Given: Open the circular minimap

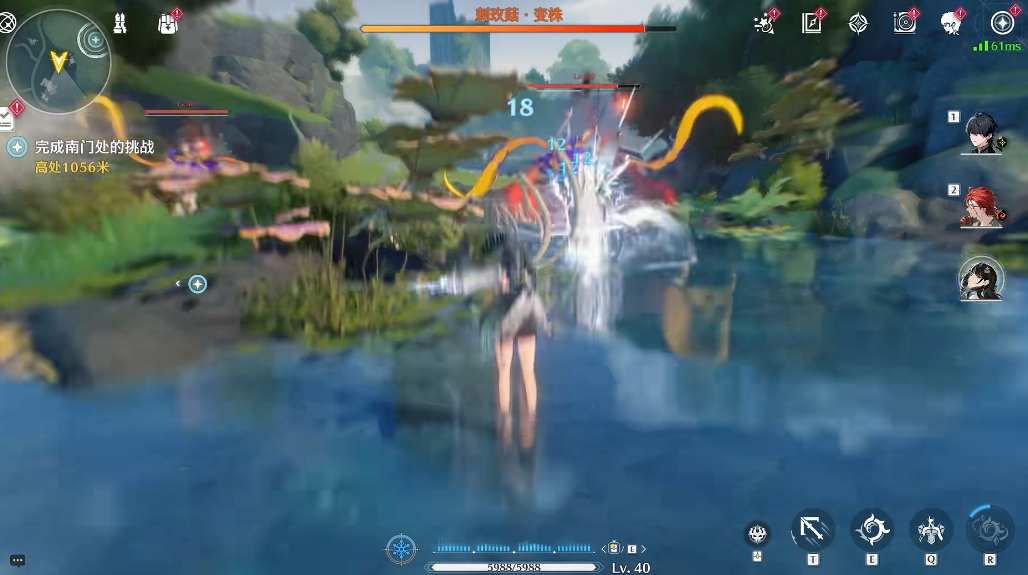Looking at the screenshot, I should coord(59,59).
